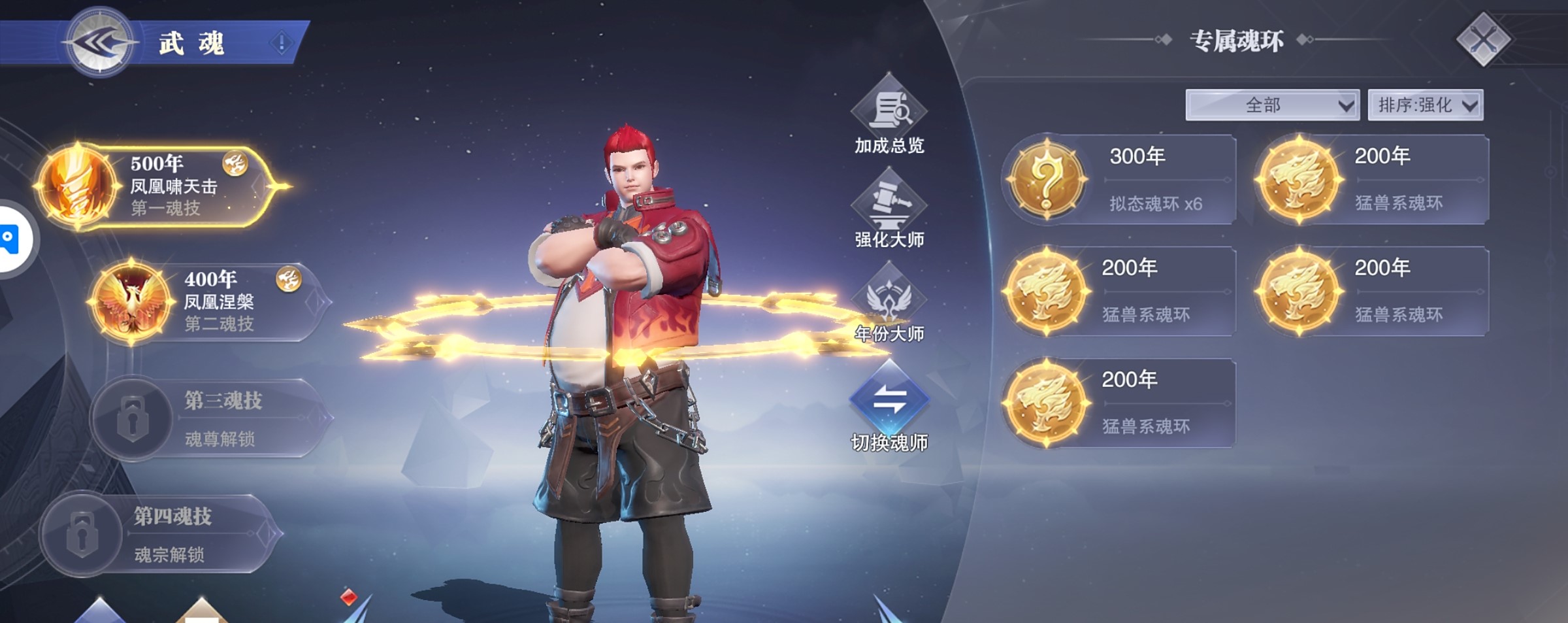Tap the locked 第四魂技 slot

160,534
